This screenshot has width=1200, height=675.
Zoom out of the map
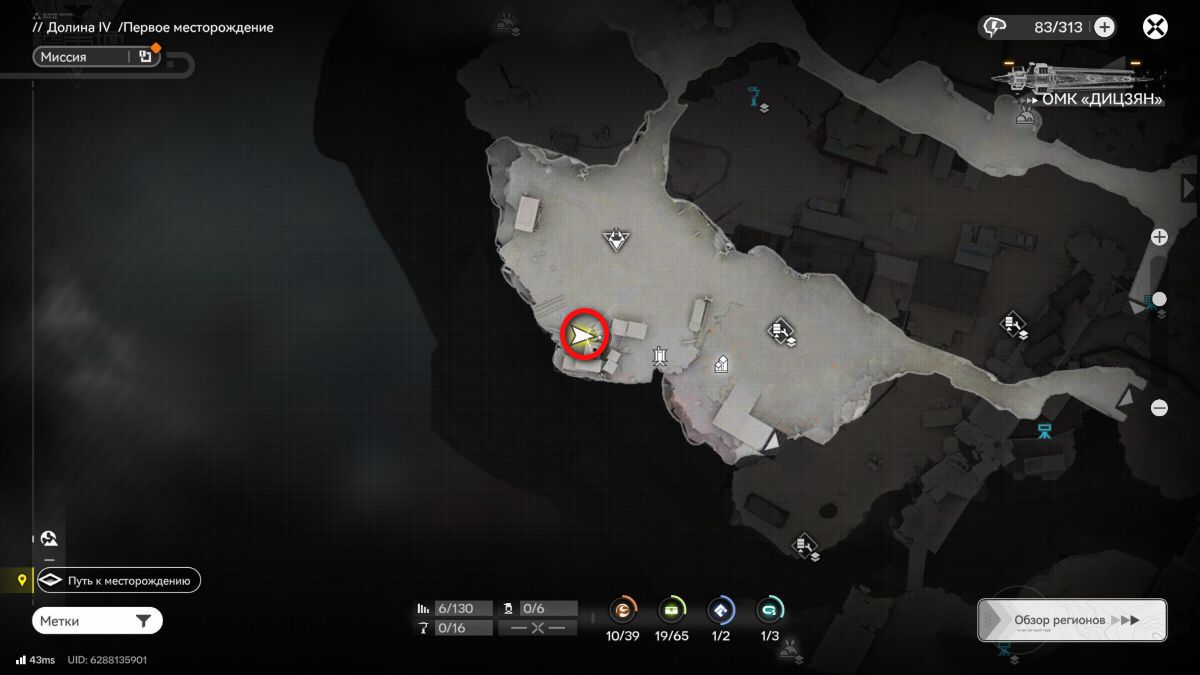[x=1159, y=407]
